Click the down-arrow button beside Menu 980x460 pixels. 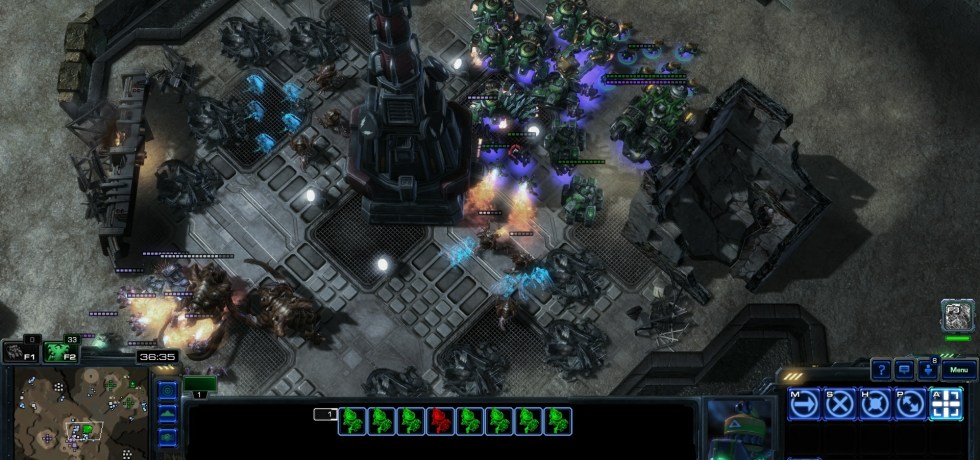[928, 370]
